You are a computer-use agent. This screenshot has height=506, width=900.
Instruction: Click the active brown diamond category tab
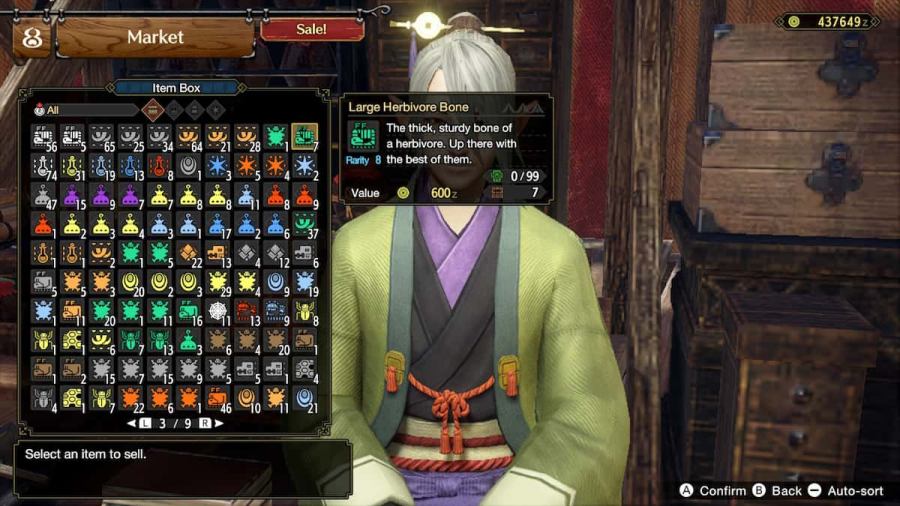[x=152, y=110]
